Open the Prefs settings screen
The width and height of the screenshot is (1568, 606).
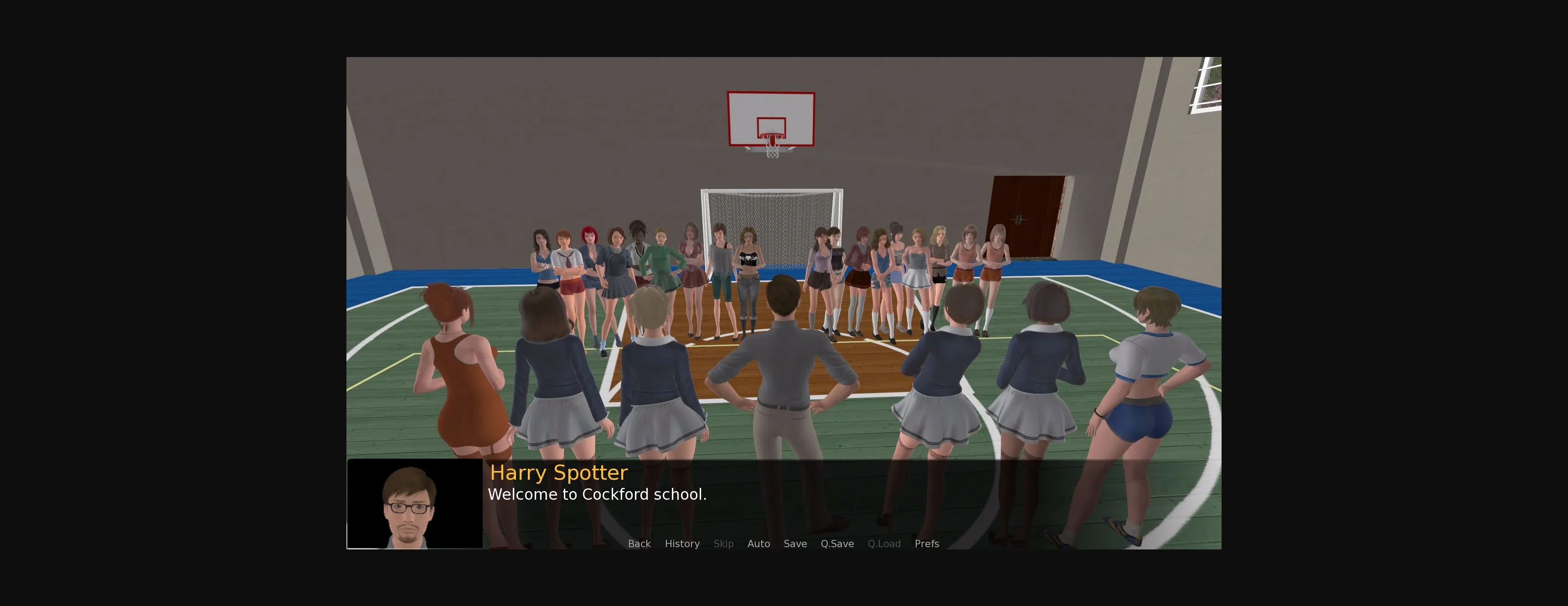point(927,543)
